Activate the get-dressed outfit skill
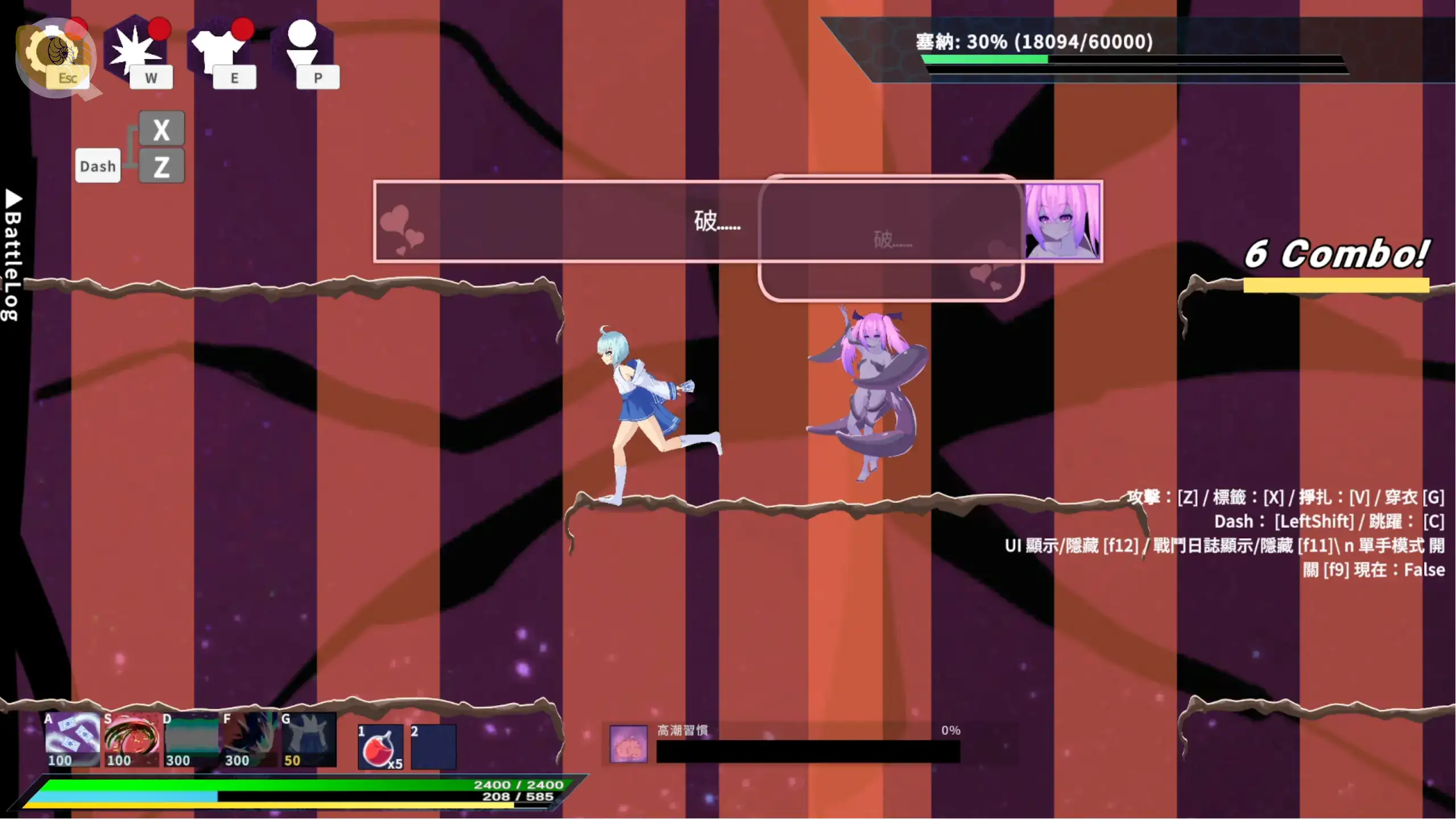1456x819 pixels. coord(309,739)
